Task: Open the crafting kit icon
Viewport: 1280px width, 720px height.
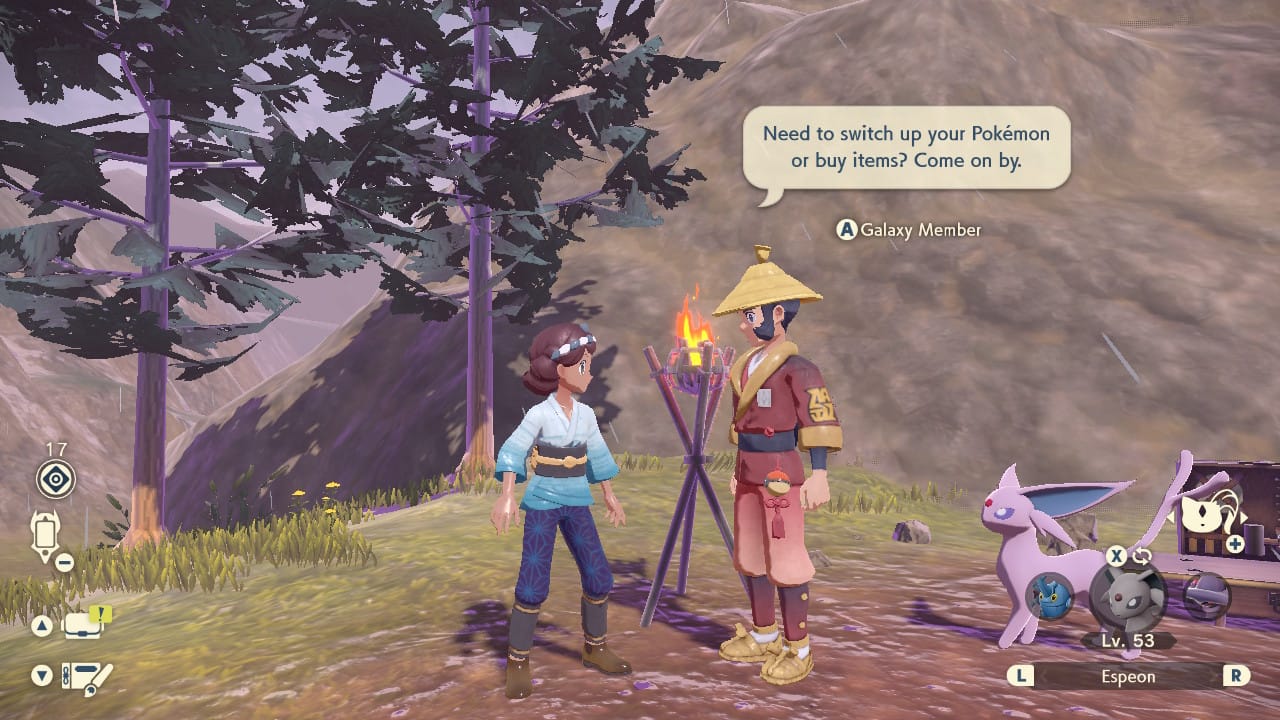Action: point(86,677)
